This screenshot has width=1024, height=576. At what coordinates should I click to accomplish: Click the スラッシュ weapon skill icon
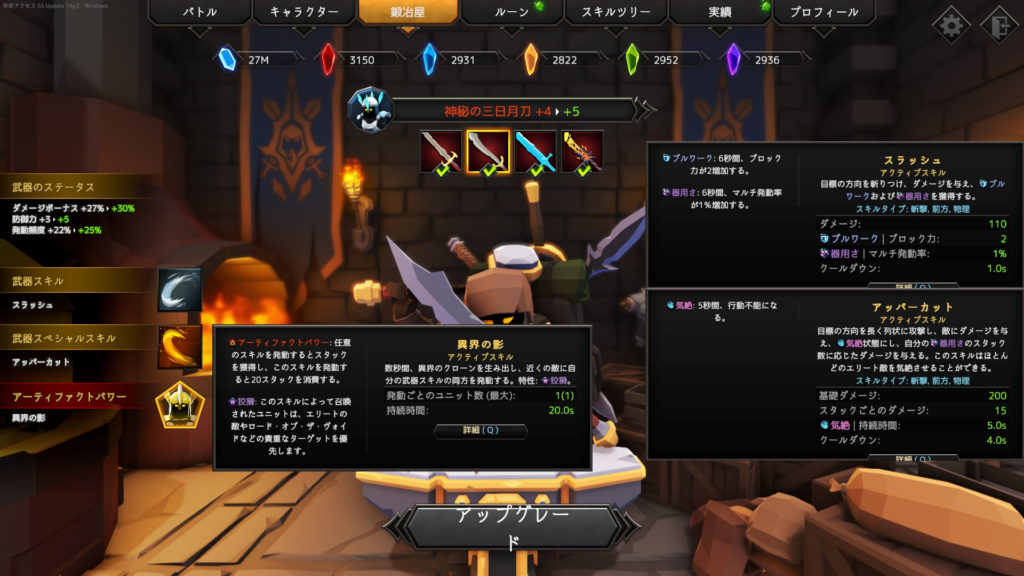tap(179, 289)
